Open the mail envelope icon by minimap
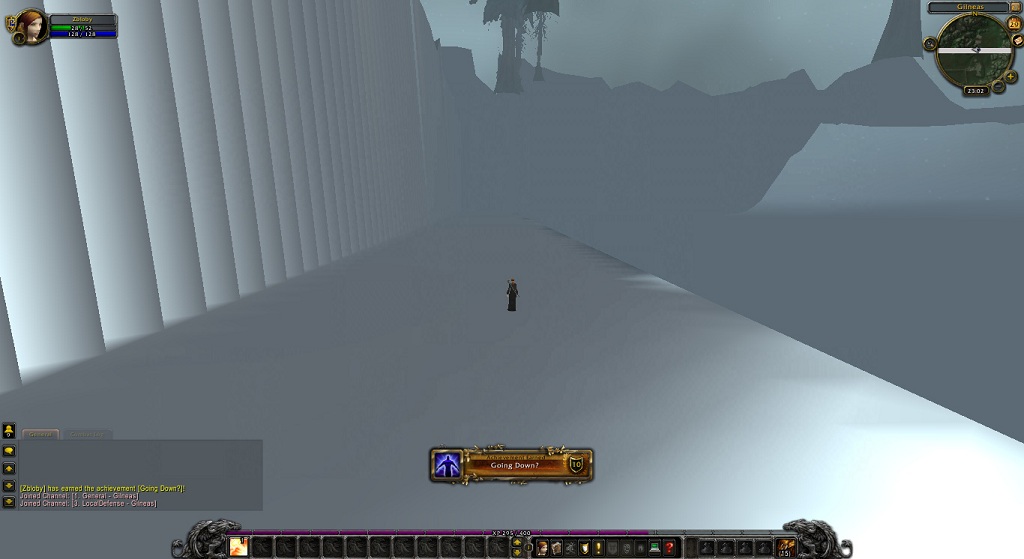The image size is (1024, 559). coord(1017,40)
